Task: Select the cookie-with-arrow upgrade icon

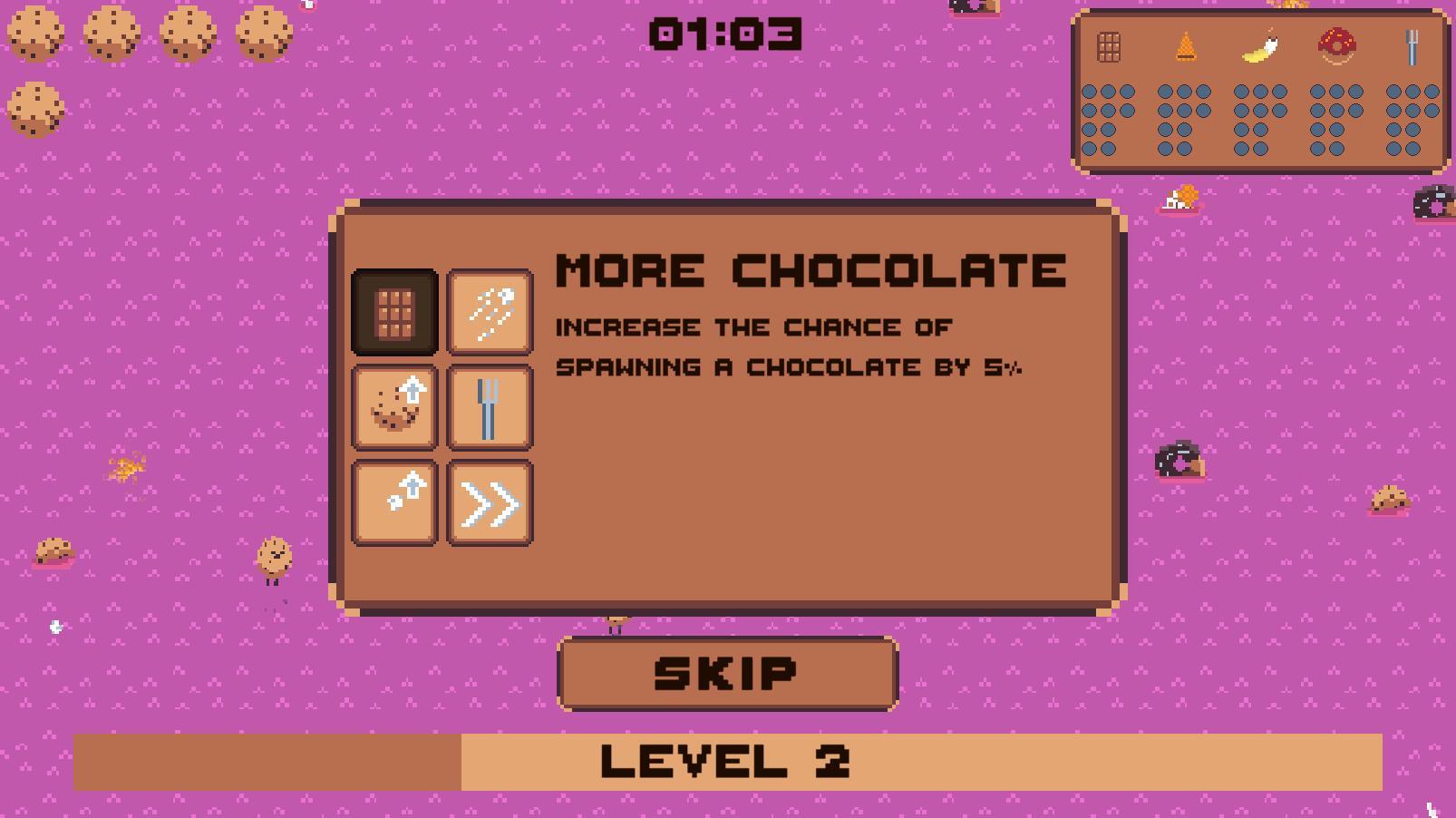Action: (x=394, y=406)
